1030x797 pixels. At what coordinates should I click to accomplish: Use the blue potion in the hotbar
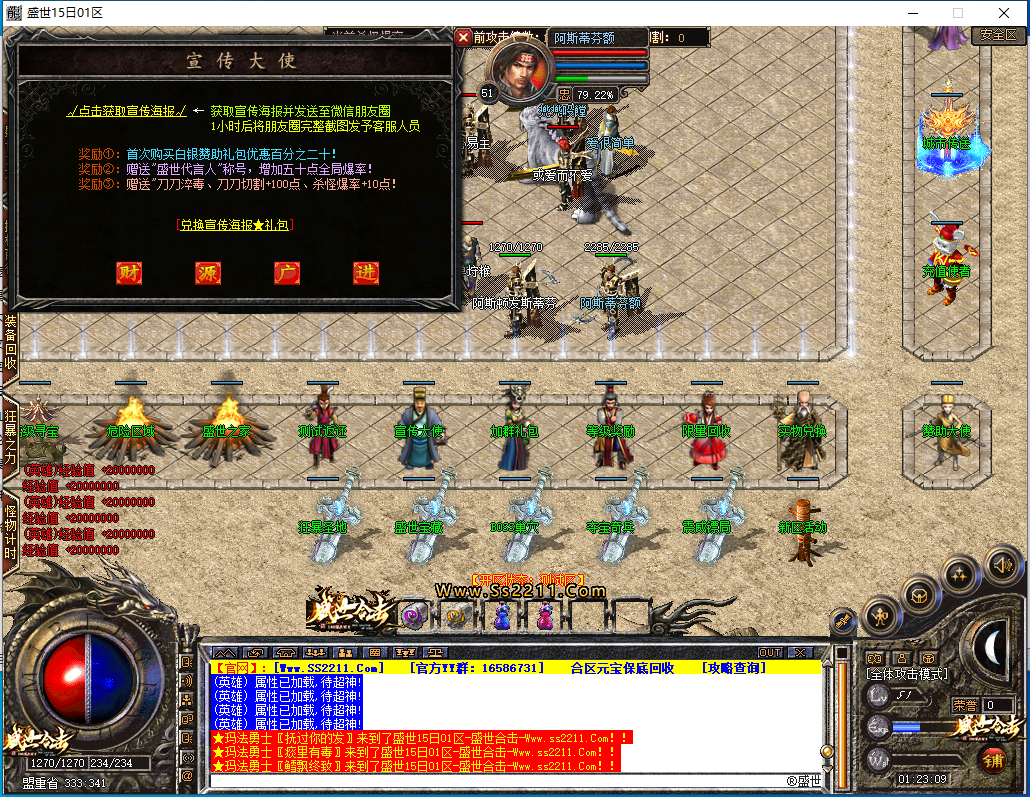pyautogui.click(x=502, y=617)
